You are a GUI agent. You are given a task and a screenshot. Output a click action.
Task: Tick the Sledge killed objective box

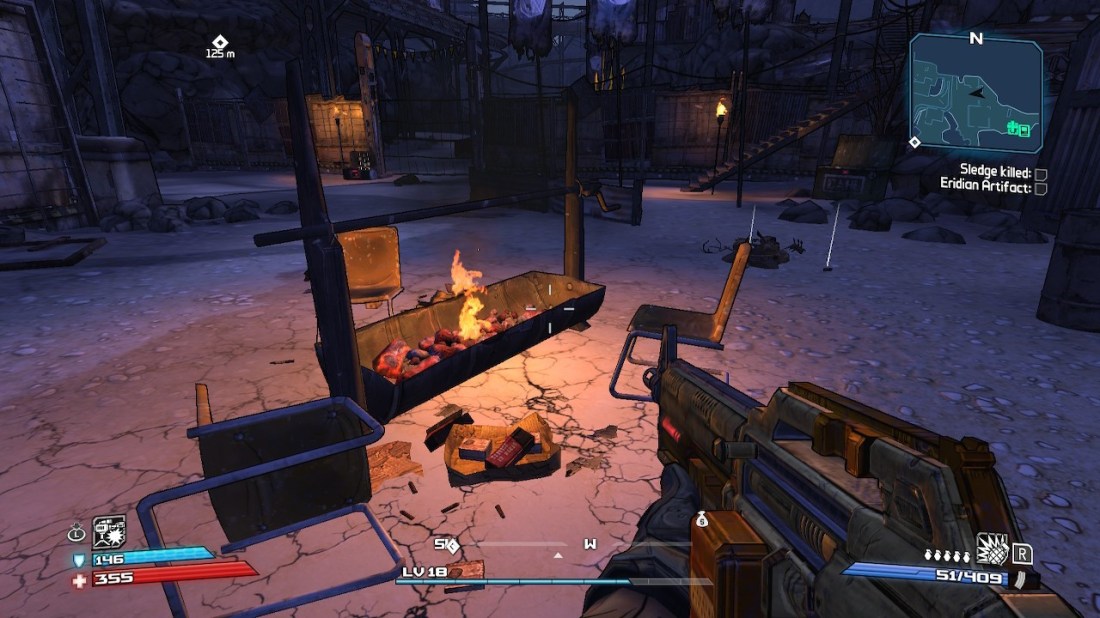[x=1041, y=173]
